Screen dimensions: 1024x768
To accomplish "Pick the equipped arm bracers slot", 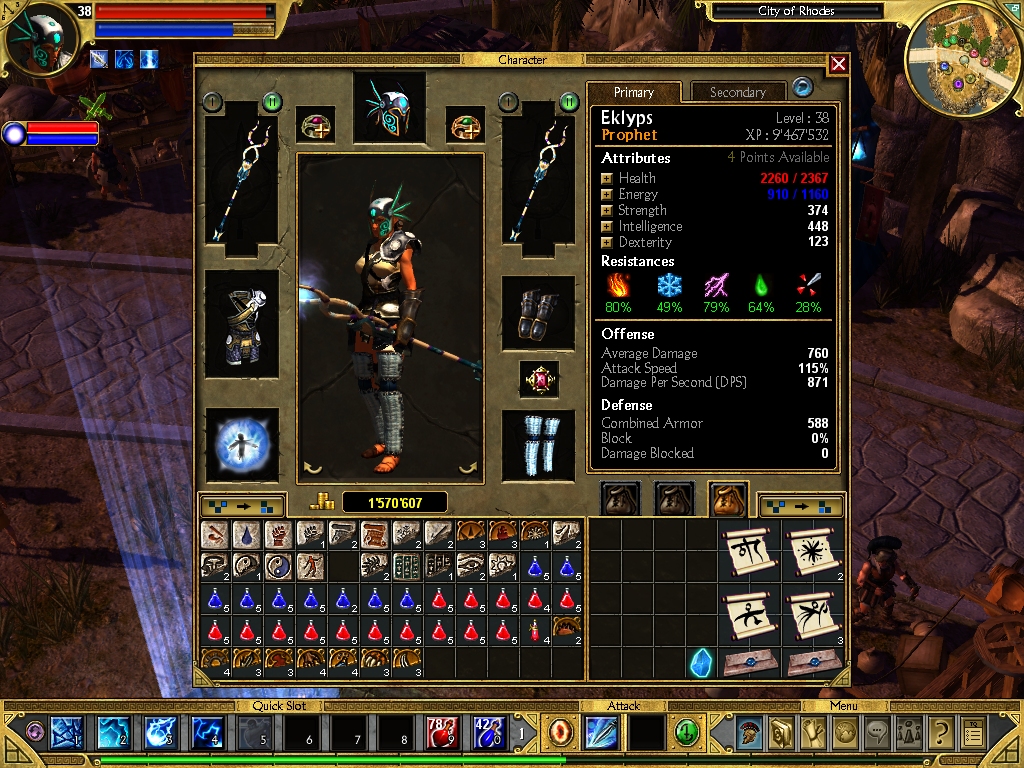I will 538,313.
